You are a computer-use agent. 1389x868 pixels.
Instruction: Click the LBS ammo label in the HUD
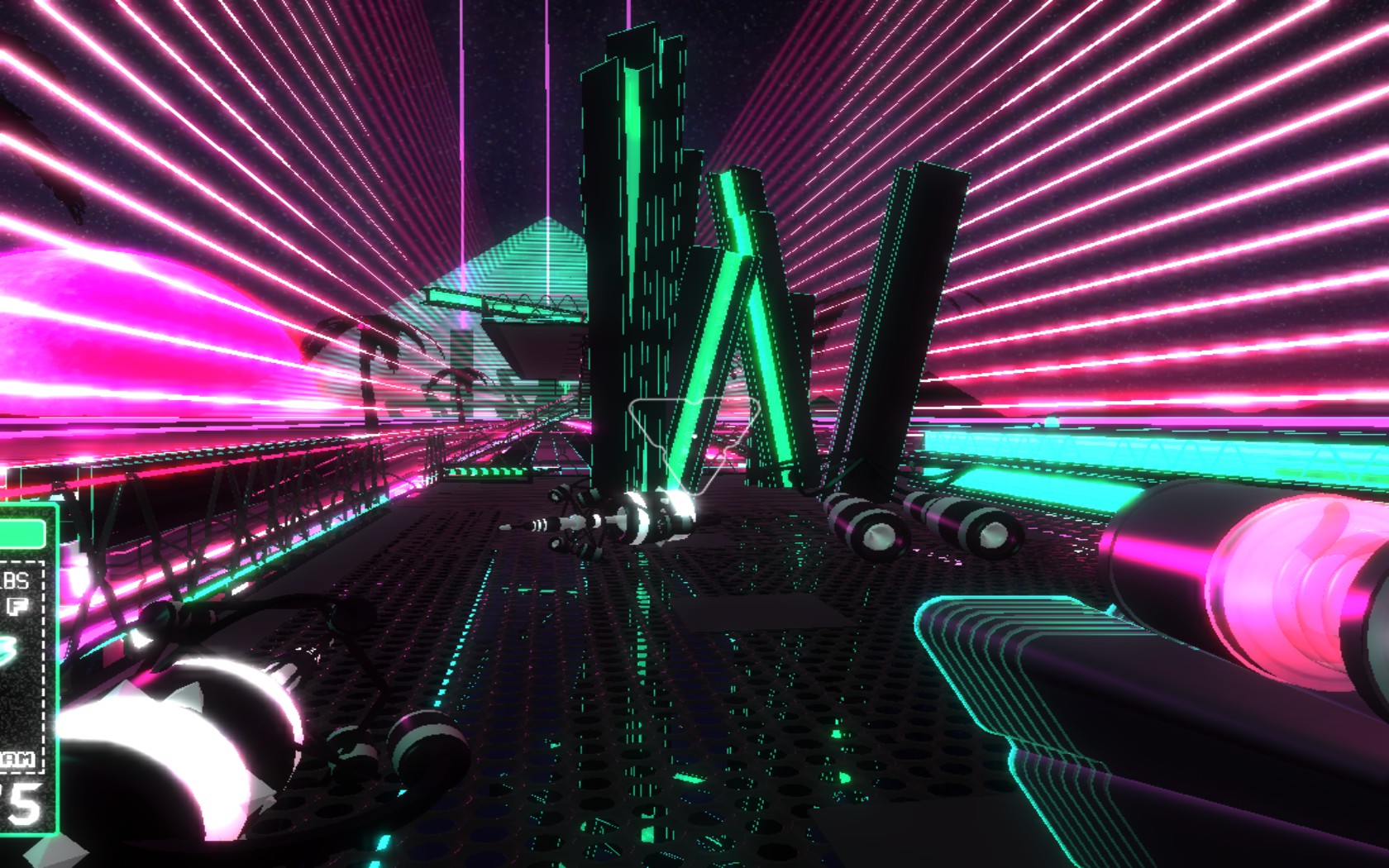(13, 579)
